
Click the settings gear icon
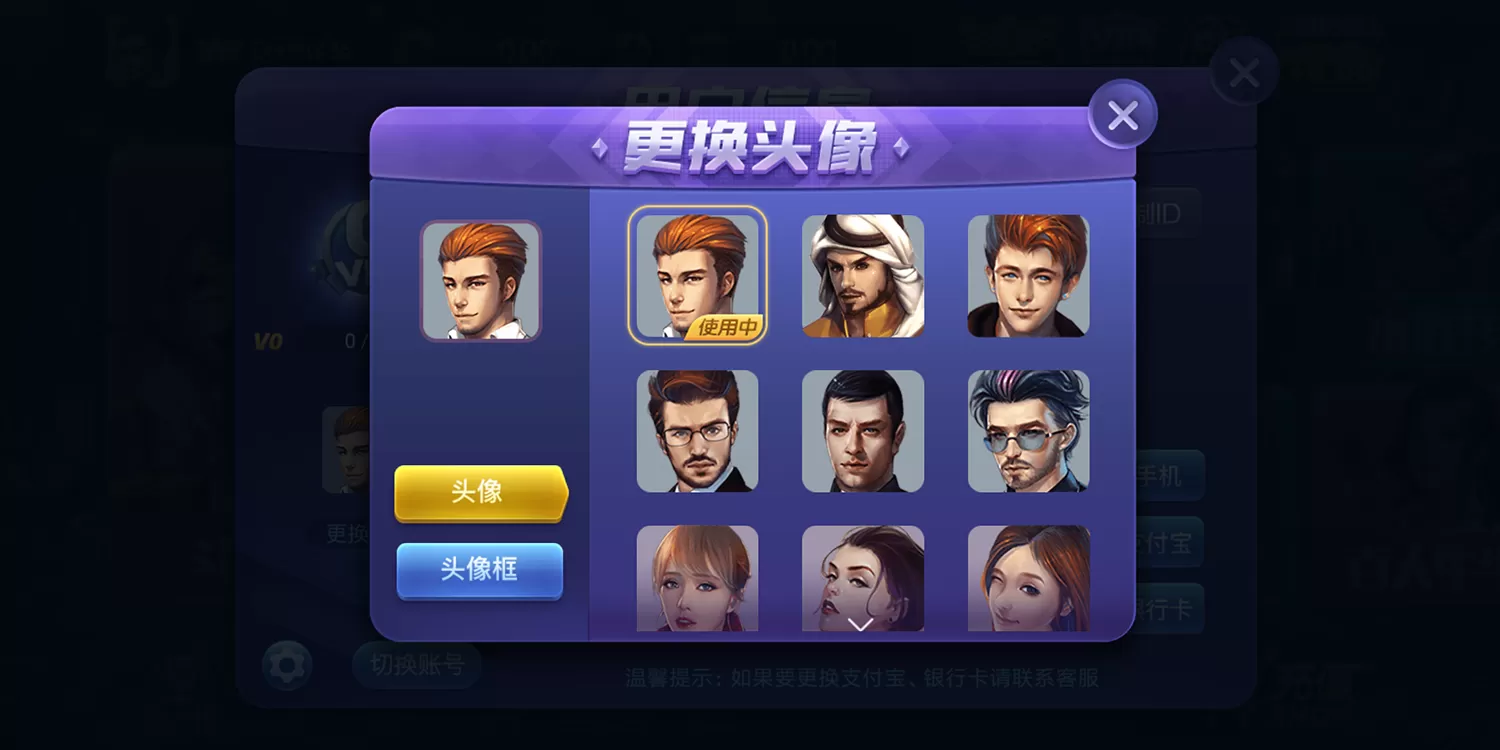click(x=286, y=665)
